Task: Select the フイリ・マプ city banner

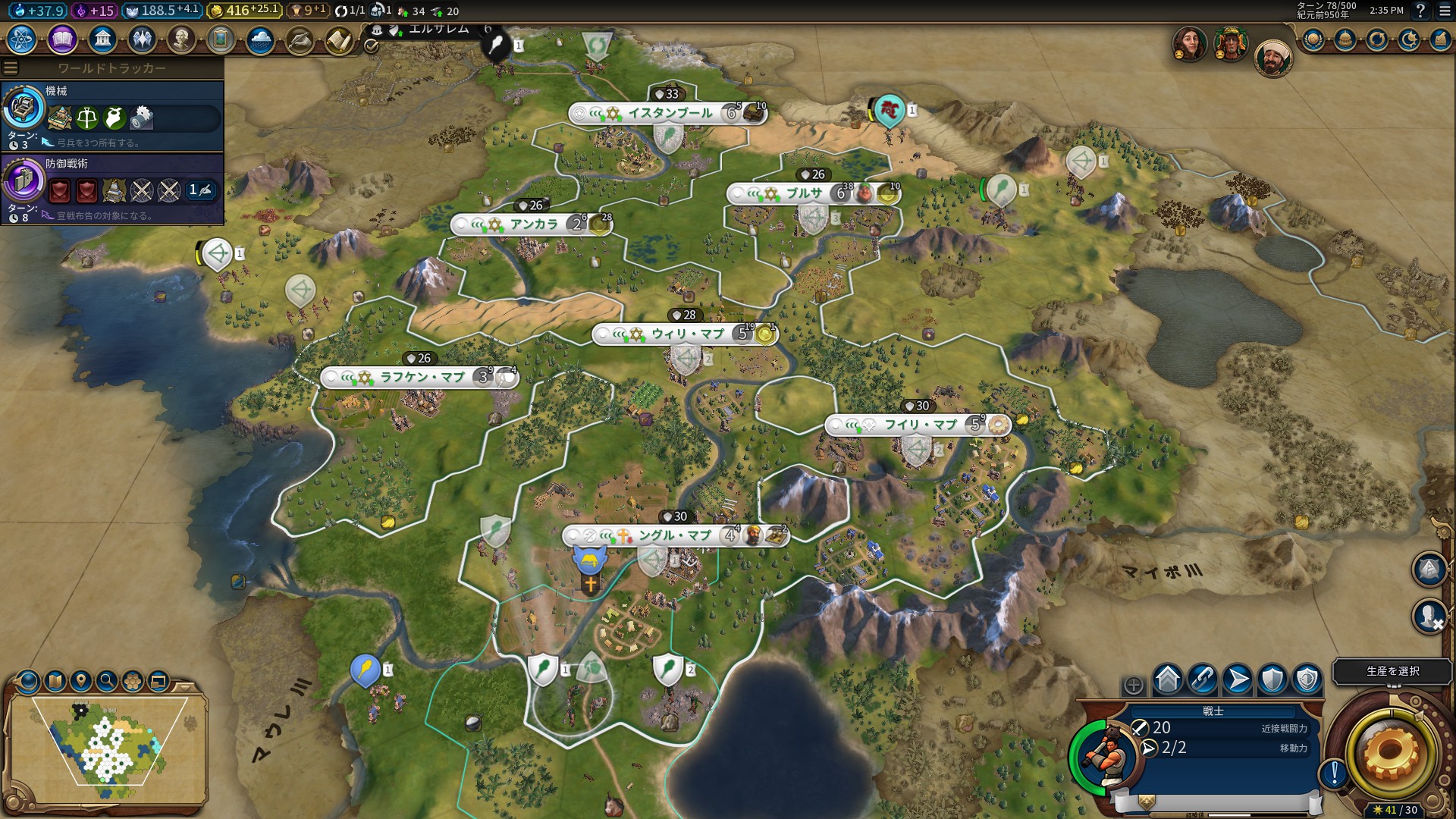Action: [x=919, y=425]
